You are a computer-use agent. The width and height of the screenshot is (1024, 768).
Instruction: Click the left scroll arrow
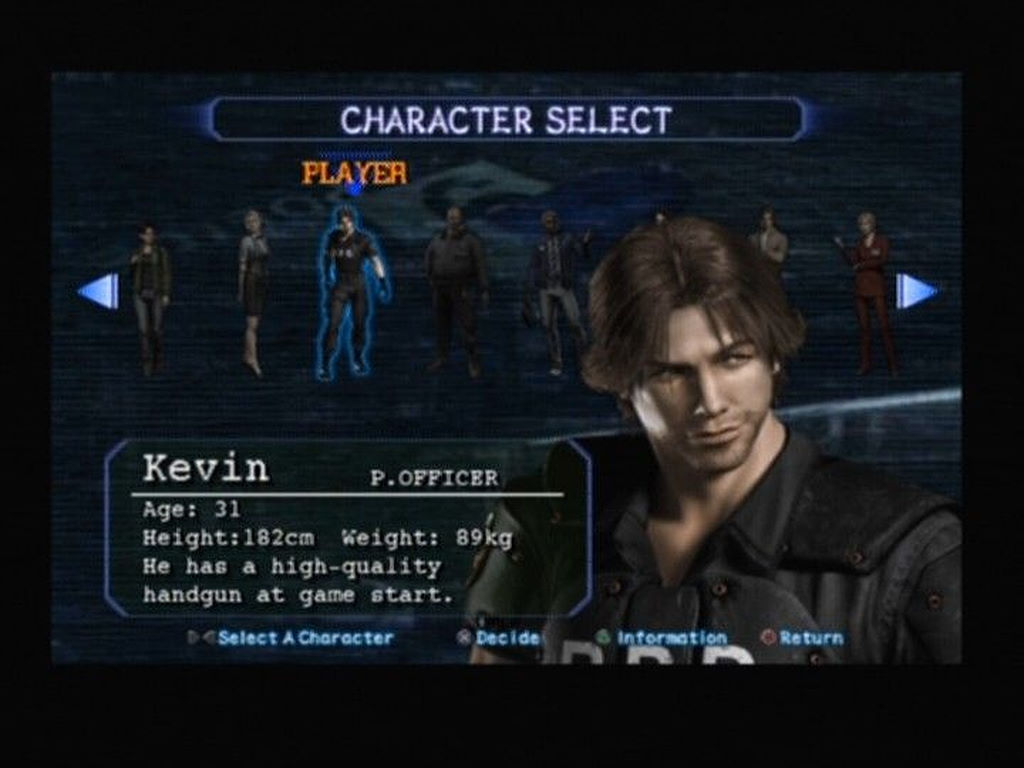click(99, 291)
